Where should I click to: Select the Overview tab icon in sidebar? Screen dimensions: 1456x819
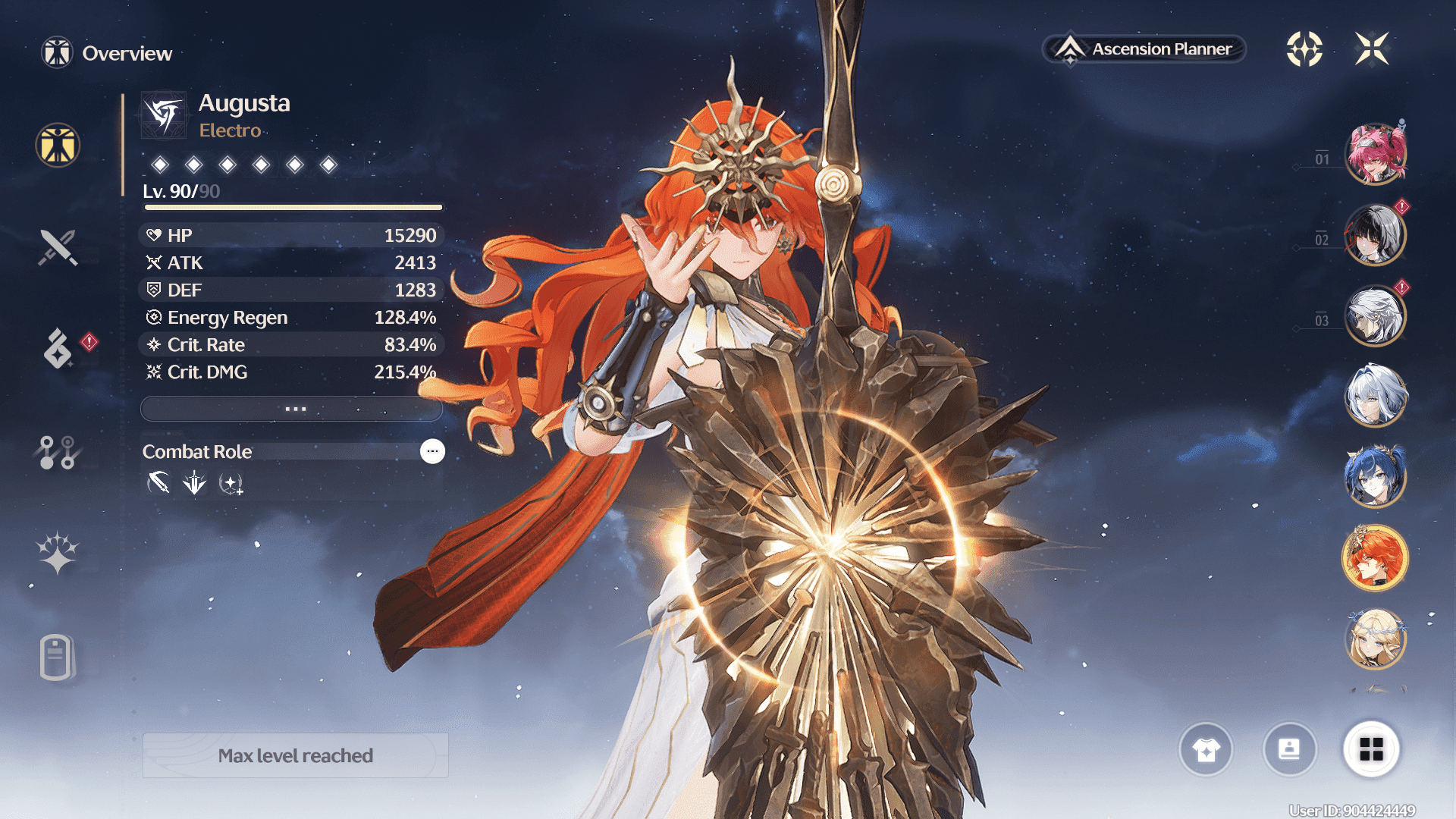pos(58,145)
